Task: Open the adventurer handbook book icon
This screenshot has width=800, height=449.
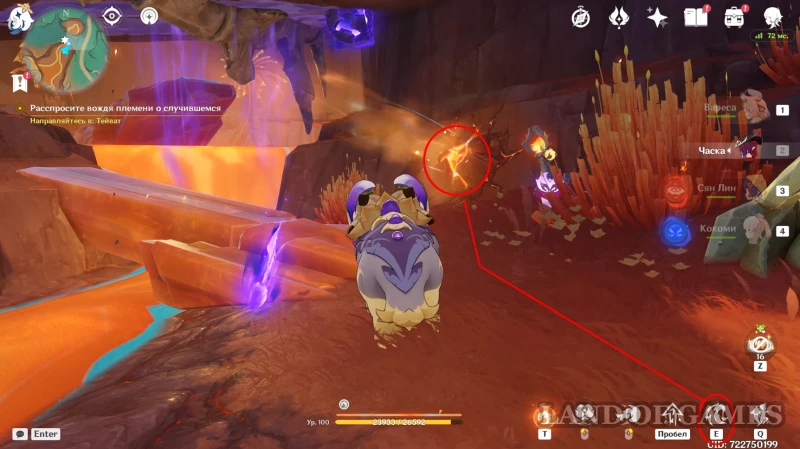Action: click(696, 17)
